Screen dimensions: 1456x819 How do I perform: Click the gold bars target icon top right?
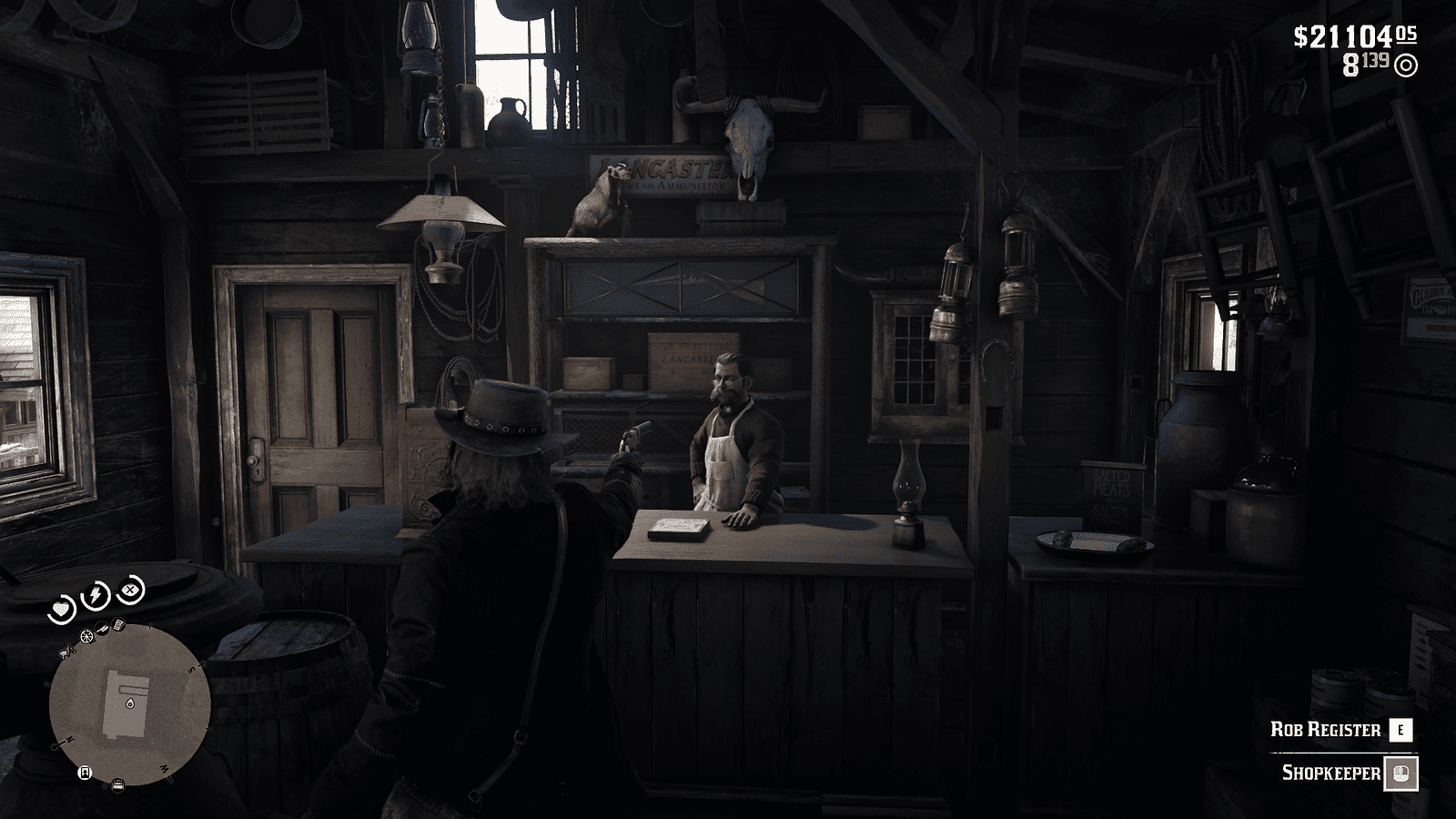pyautogui.click(x=1406, y=65)
